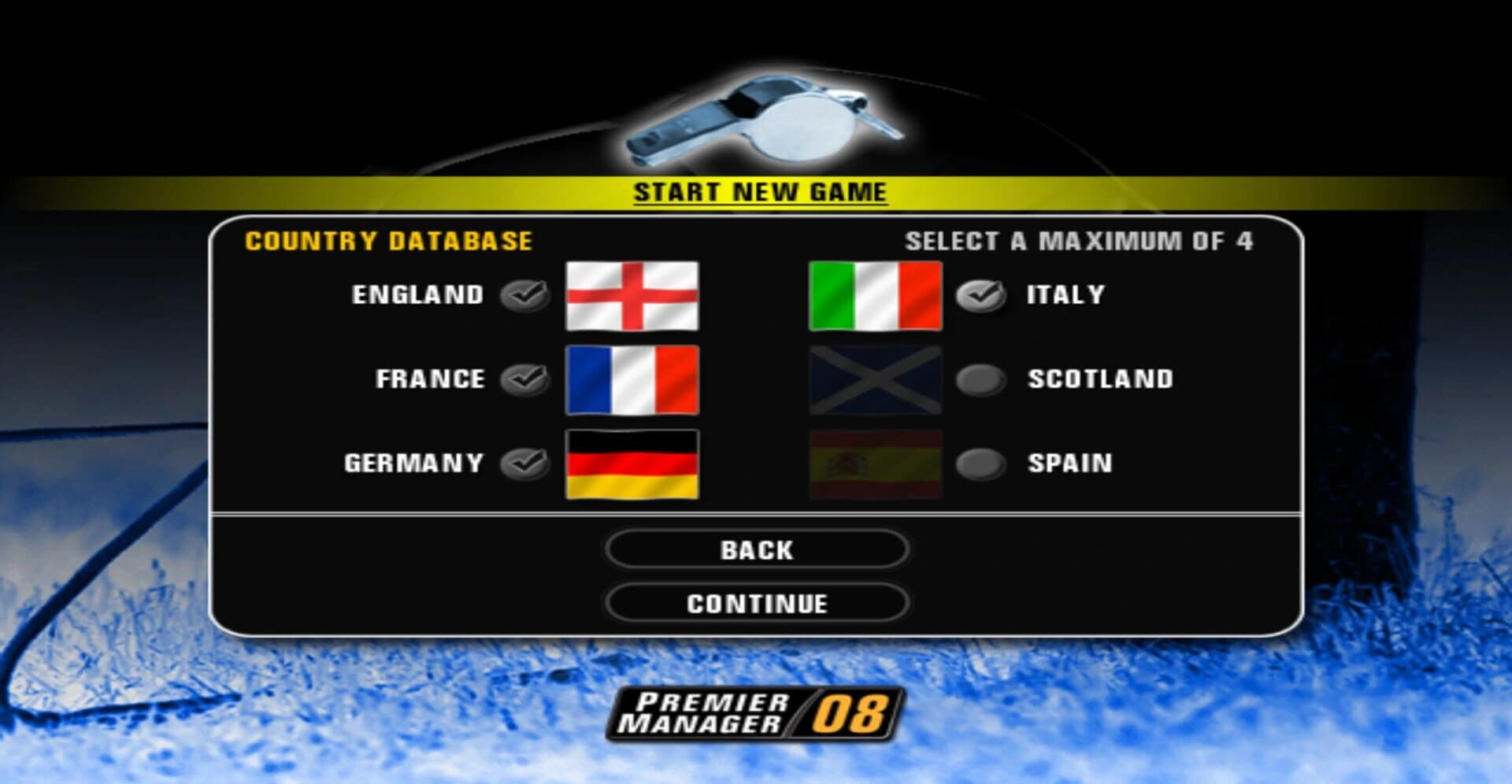
Task: Click the England flag icon
Action: 632,296
